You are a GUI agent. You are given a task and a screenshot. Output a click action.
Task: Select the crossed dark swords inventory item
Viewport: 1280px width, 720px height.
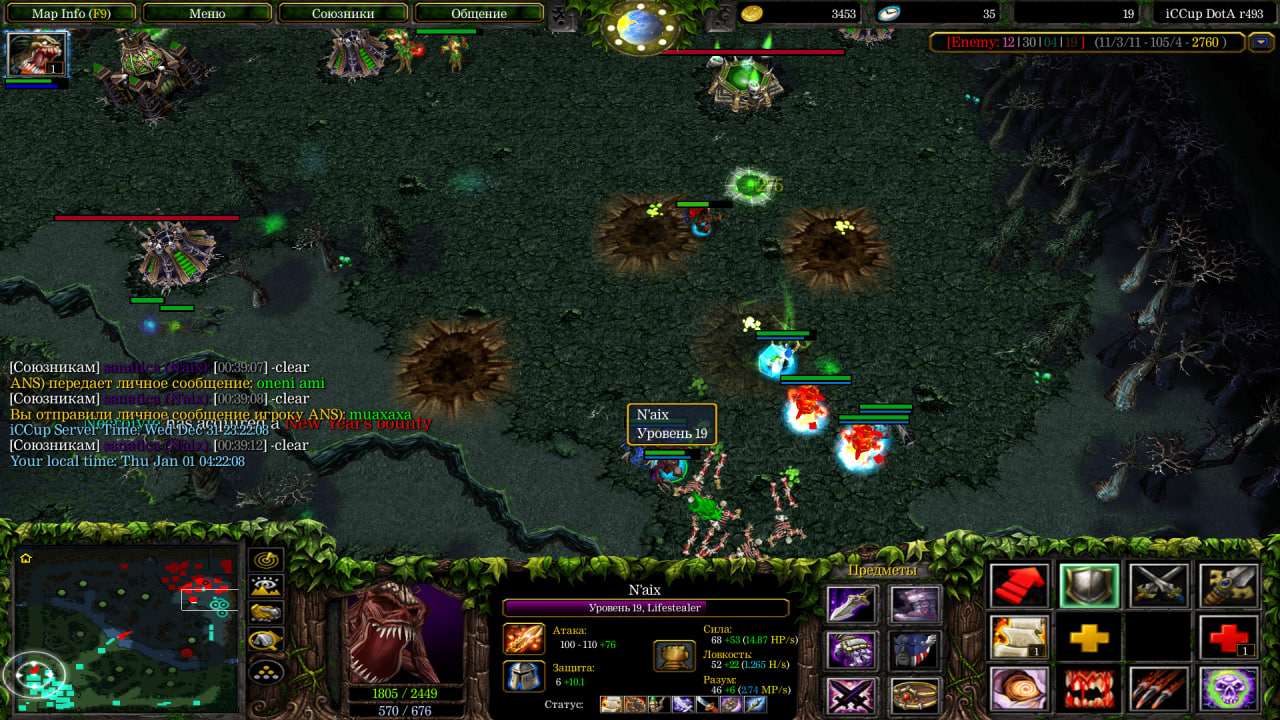click(x=852, y=695)
